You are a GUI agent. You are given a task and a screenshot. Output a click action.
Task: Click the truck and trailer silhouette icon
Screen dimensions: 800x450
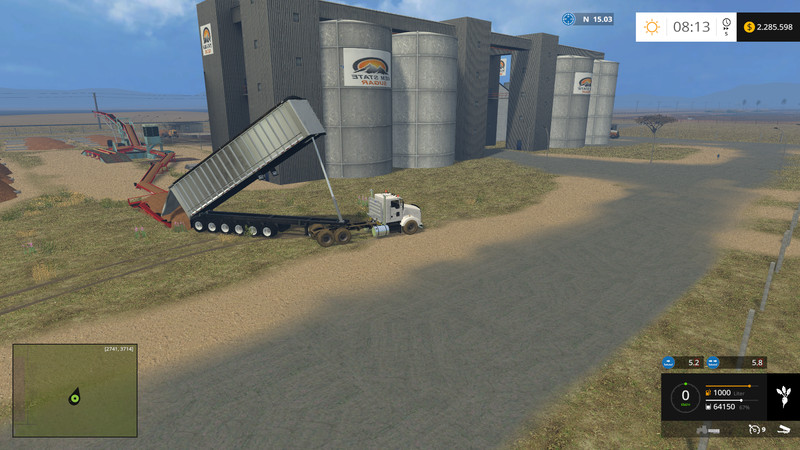click(708, 430)
